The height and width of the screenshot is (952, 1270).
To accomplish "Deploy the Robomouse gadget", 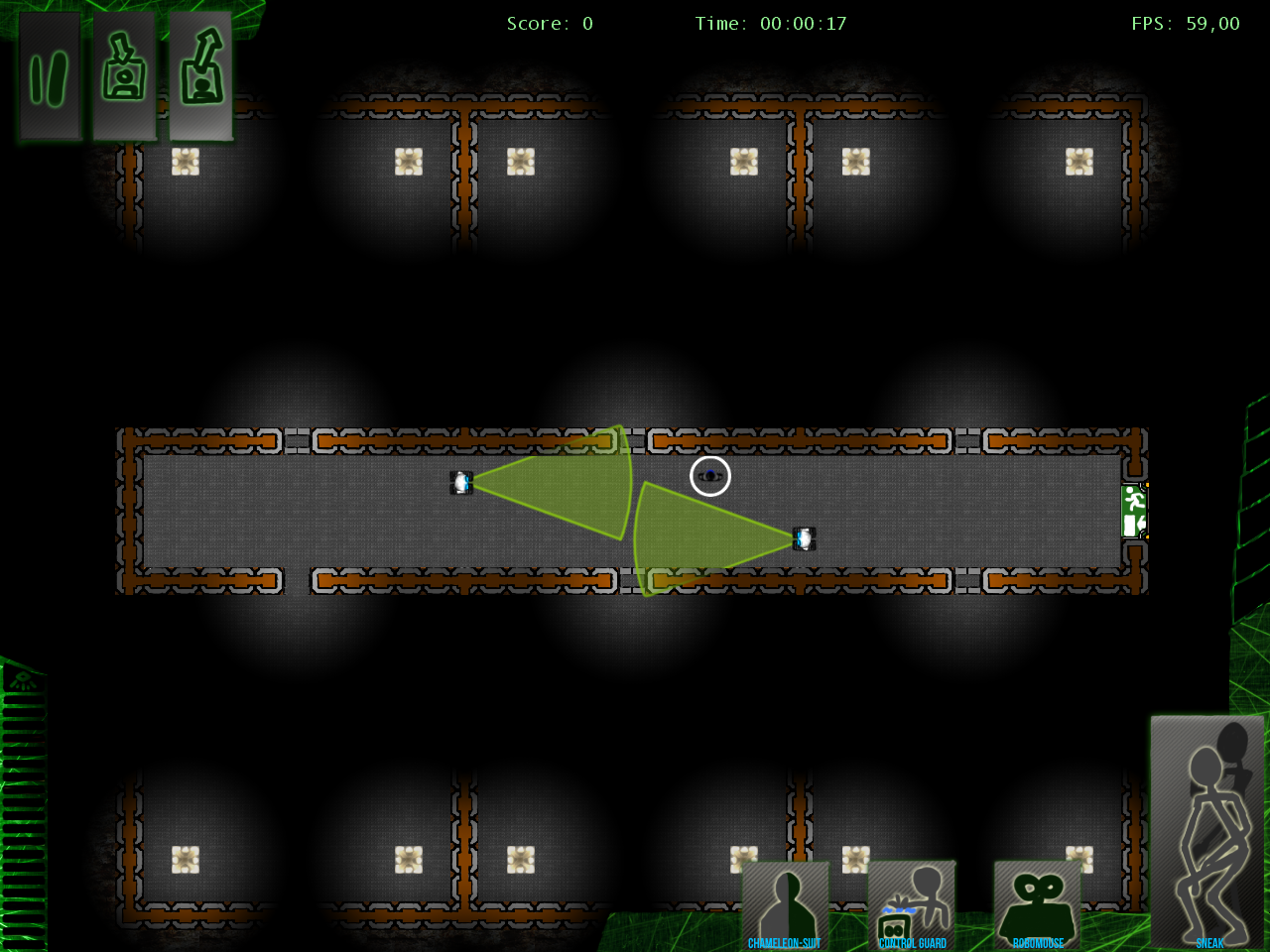I will (1038, 906).
